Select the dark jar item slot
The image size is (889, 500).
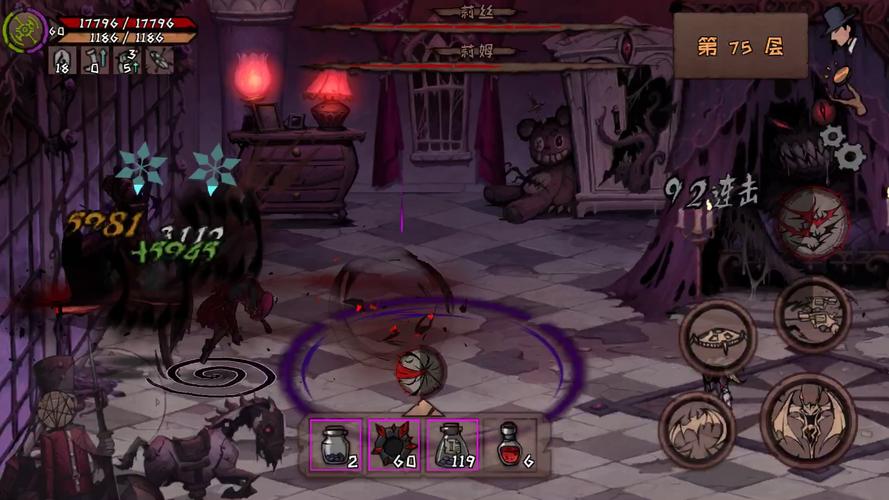click(334, 444)
